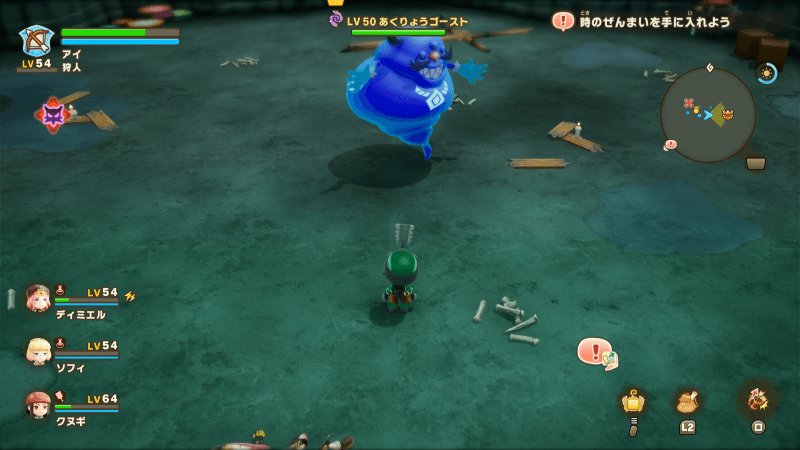The image size is (800, 450).
Task: Open the brown item pouch icon
Action: pyautogui.click(x=687, y=402)
